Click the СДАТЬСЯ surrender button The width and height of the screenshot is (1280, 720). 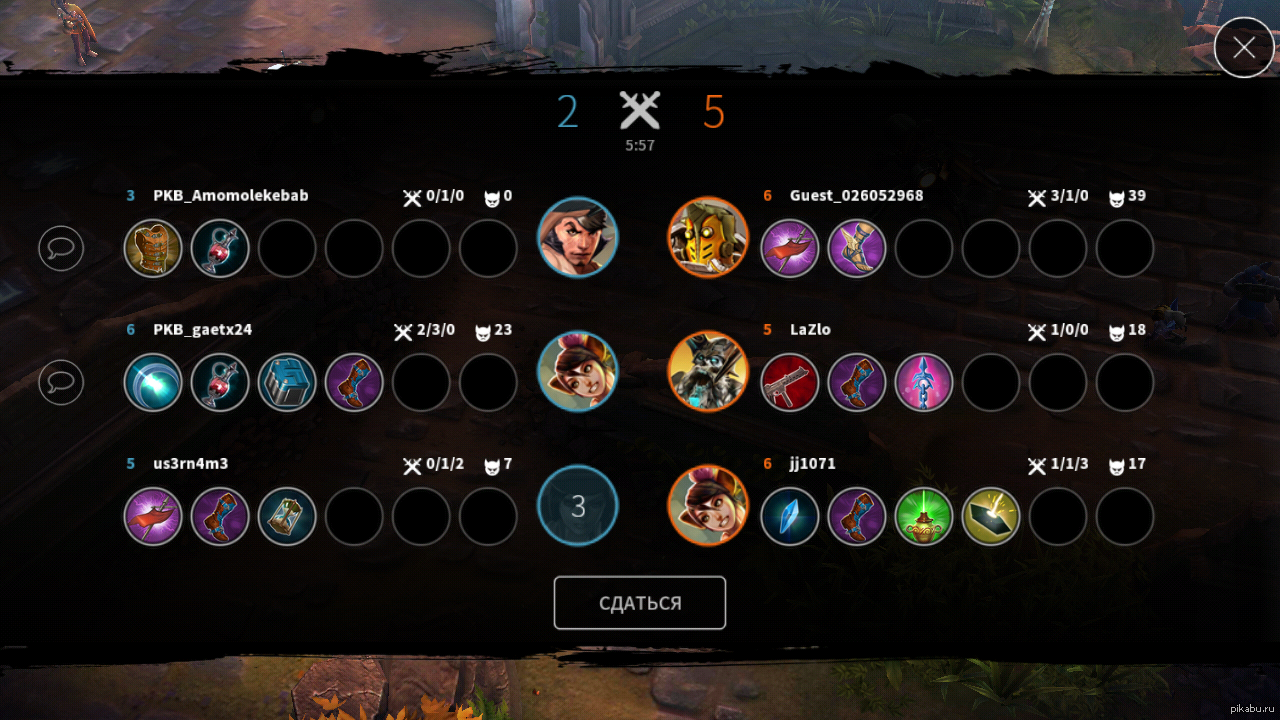(640, 603)
